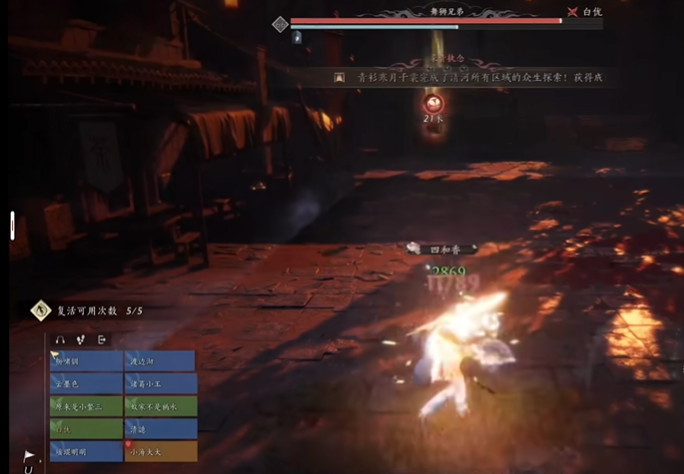Select team member 玄墨色
Viewport: 684px width, 474px height.
coord(86,384)
